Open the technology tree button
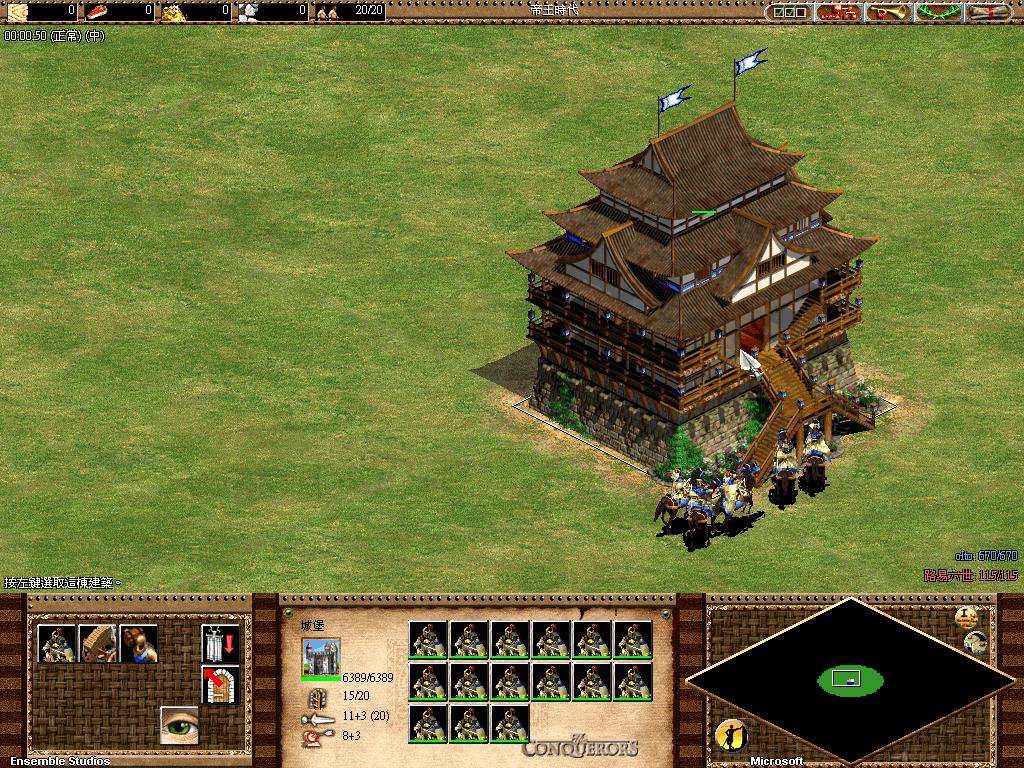 pyautogui.click(x=839, y=12)
